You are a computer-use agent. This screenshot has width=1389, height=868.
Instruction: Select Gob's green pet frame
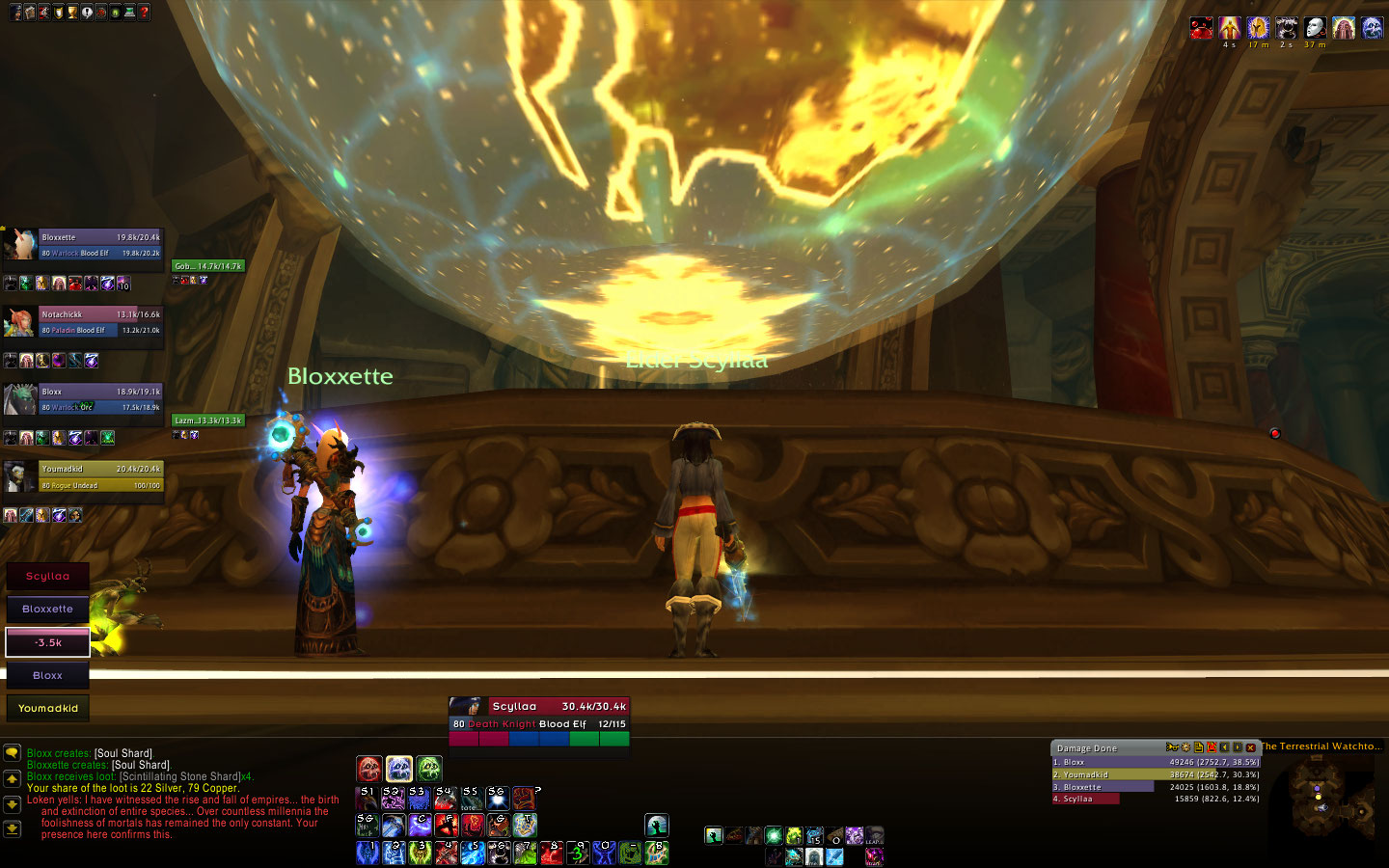[208, 266]
